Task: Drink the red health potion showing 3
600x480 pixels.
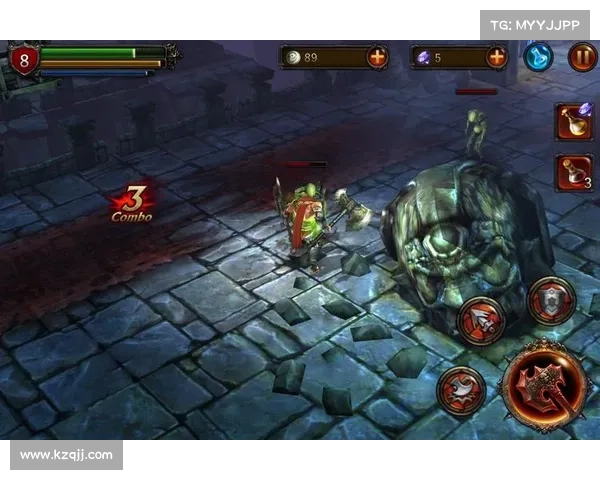Action: pos(574,172)
